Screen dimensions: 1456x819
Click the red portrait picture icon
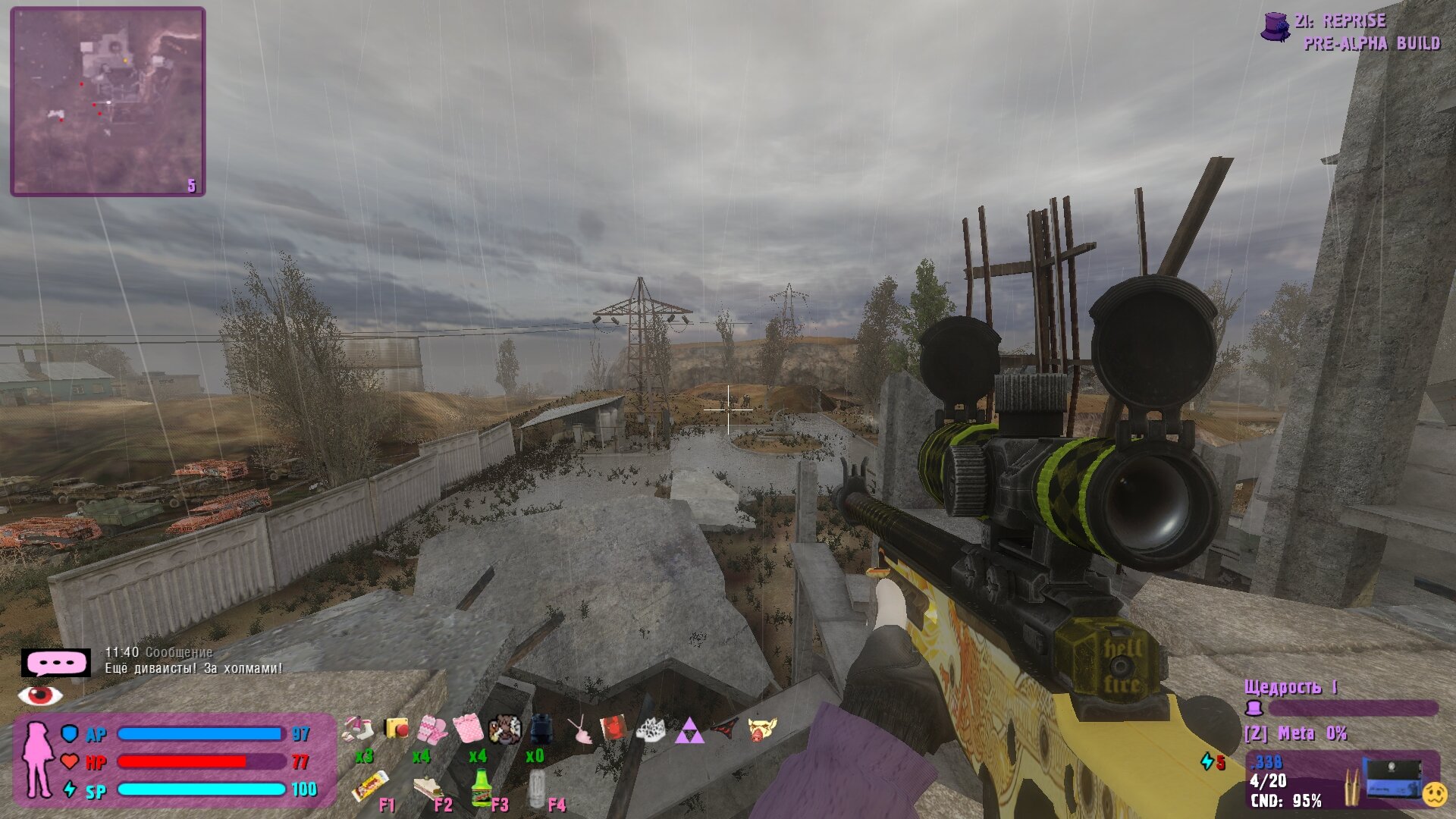click(x=613, y=729)
